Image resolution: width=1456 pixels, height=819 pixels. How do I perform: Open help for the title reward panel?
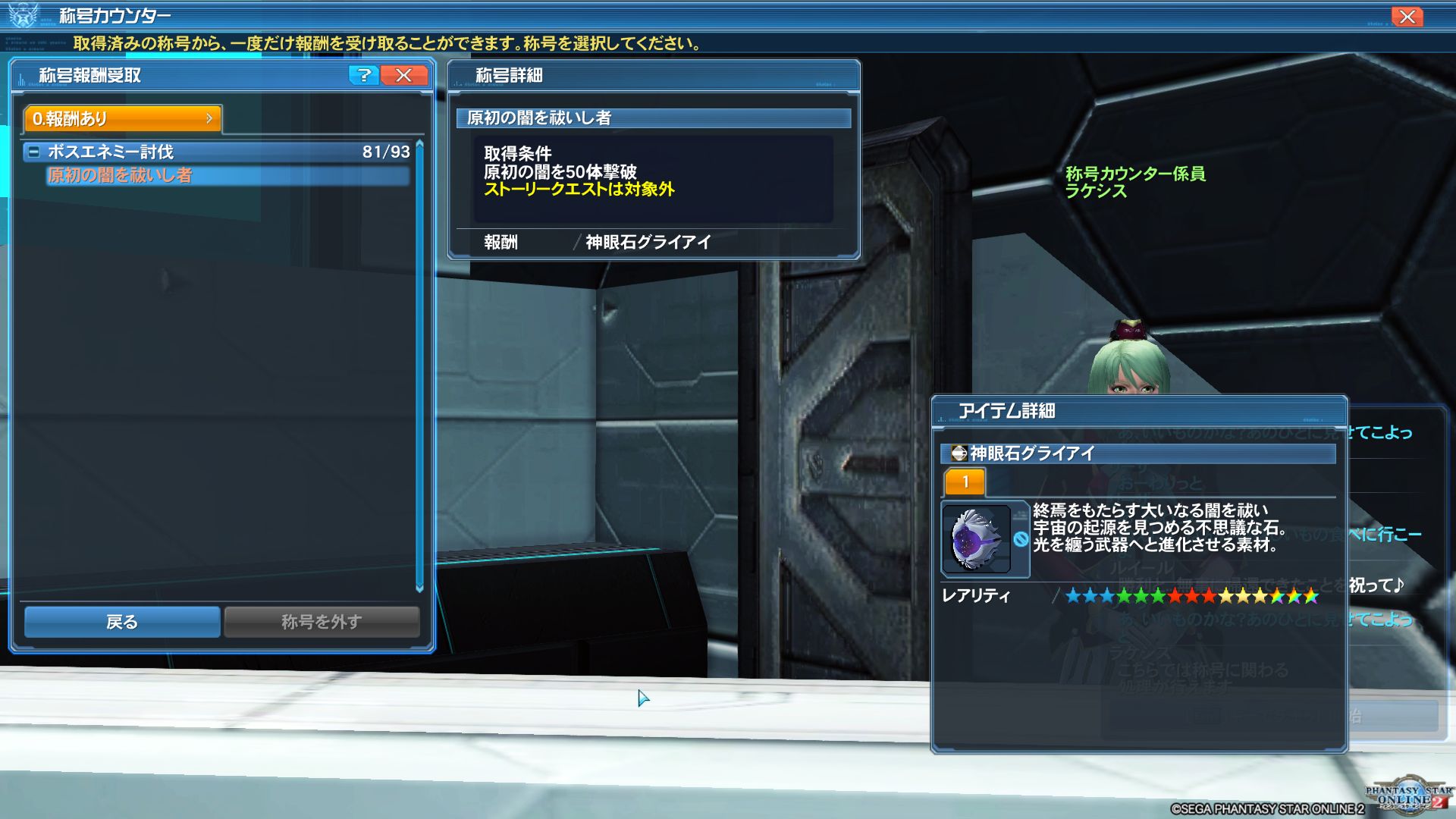[364, 75]
